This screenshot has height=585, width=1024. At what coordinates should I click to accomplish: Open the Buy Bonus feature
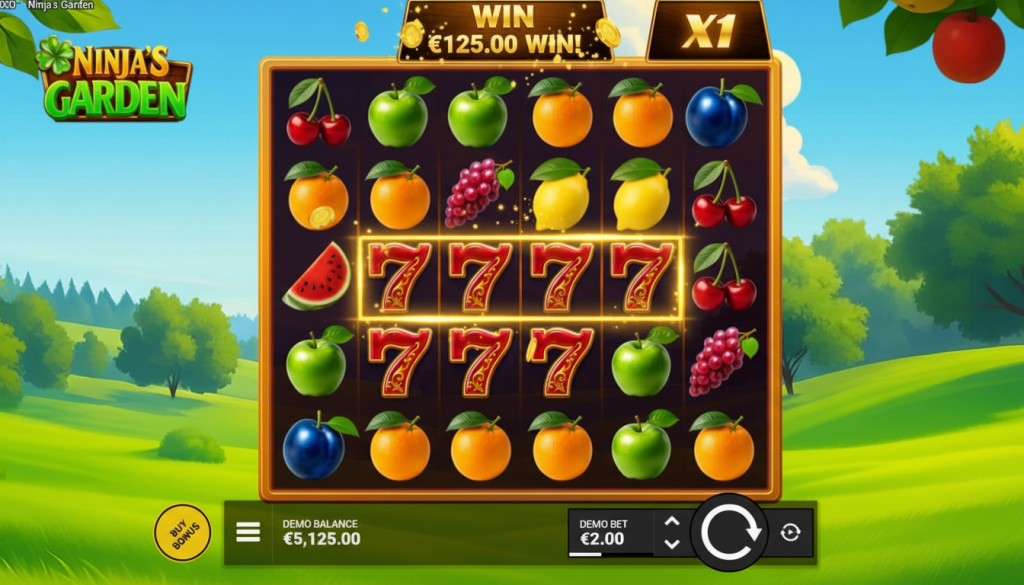182,533
